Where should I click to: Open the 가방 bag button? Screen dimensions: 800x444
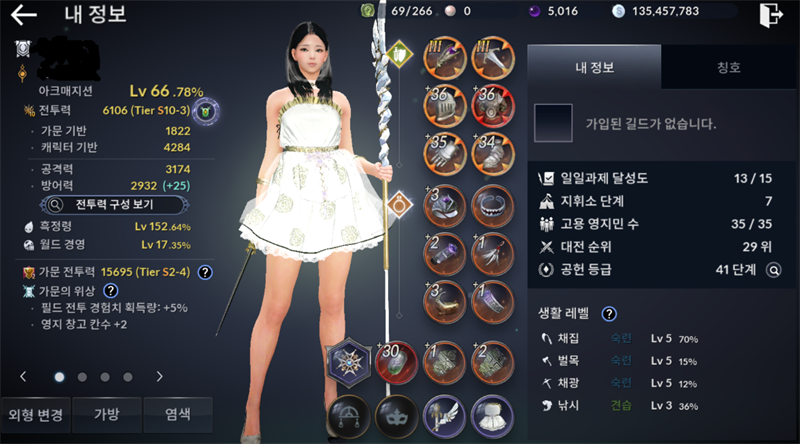click(x=105, y=415)
